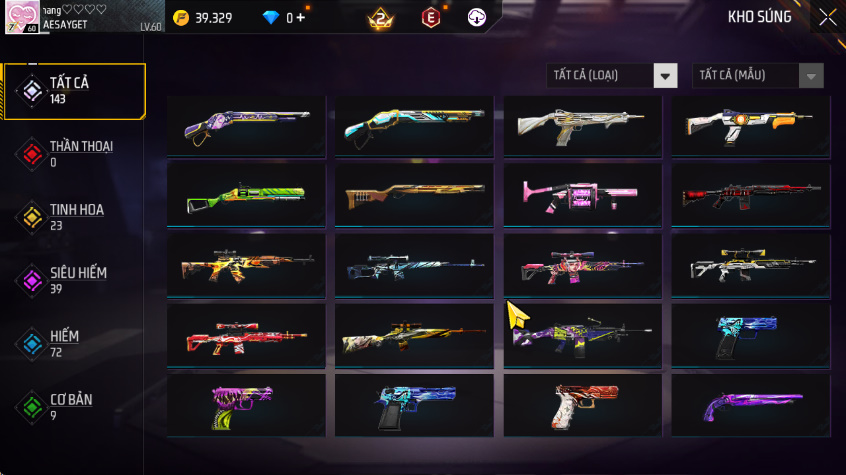Choose the blue Desert Eagle pistol skin

pos(413,405)
